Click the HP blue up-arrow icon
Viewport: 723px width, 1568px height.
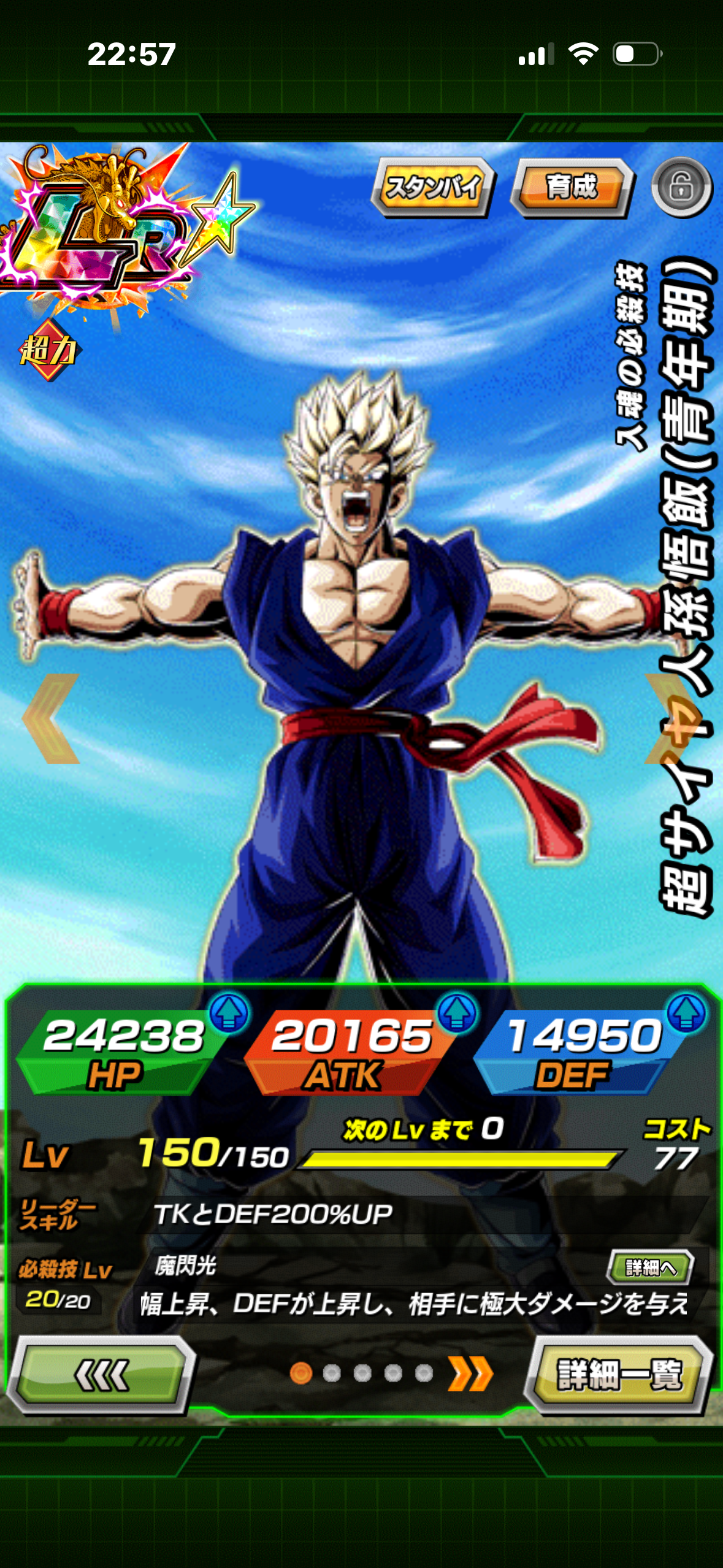tap(229, 1012)
